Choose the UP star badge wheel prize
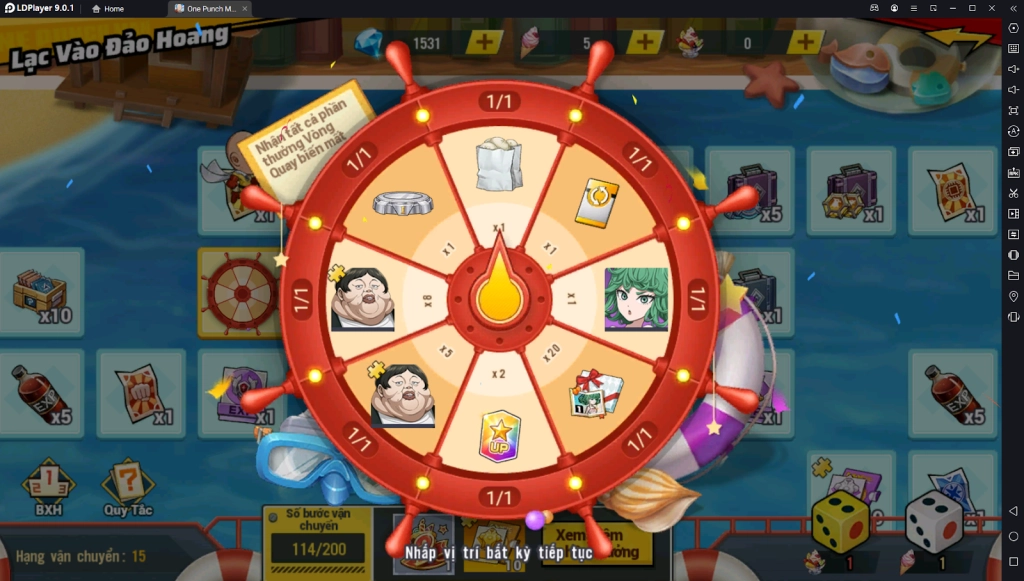This screenshot has height=581, width=1024. (498, 435)
